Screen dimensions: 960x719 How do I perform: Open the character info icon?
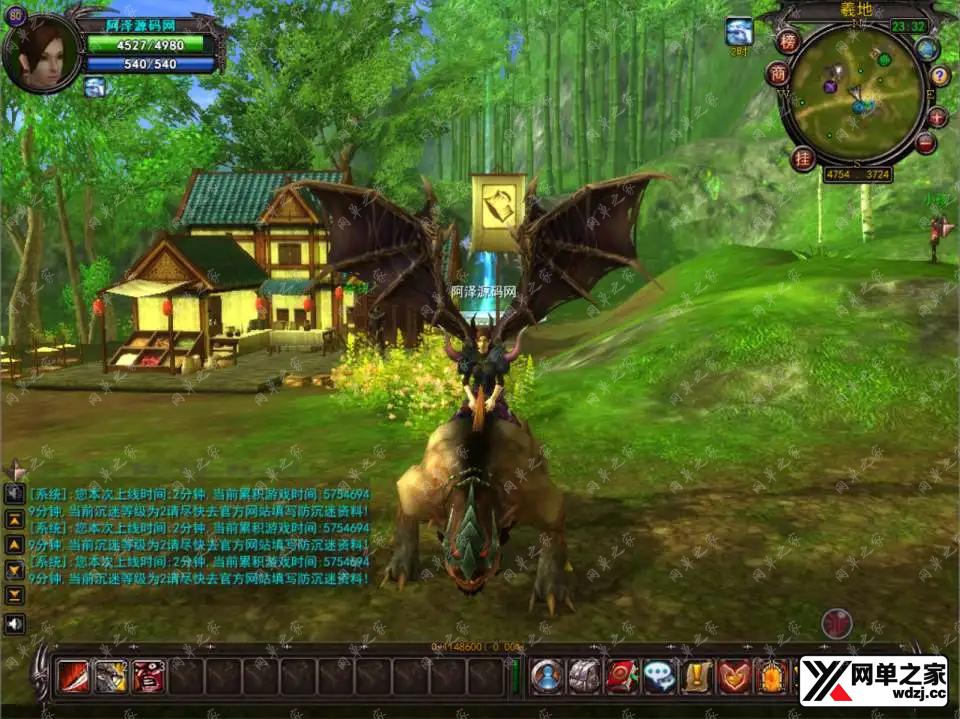point(547,678)
